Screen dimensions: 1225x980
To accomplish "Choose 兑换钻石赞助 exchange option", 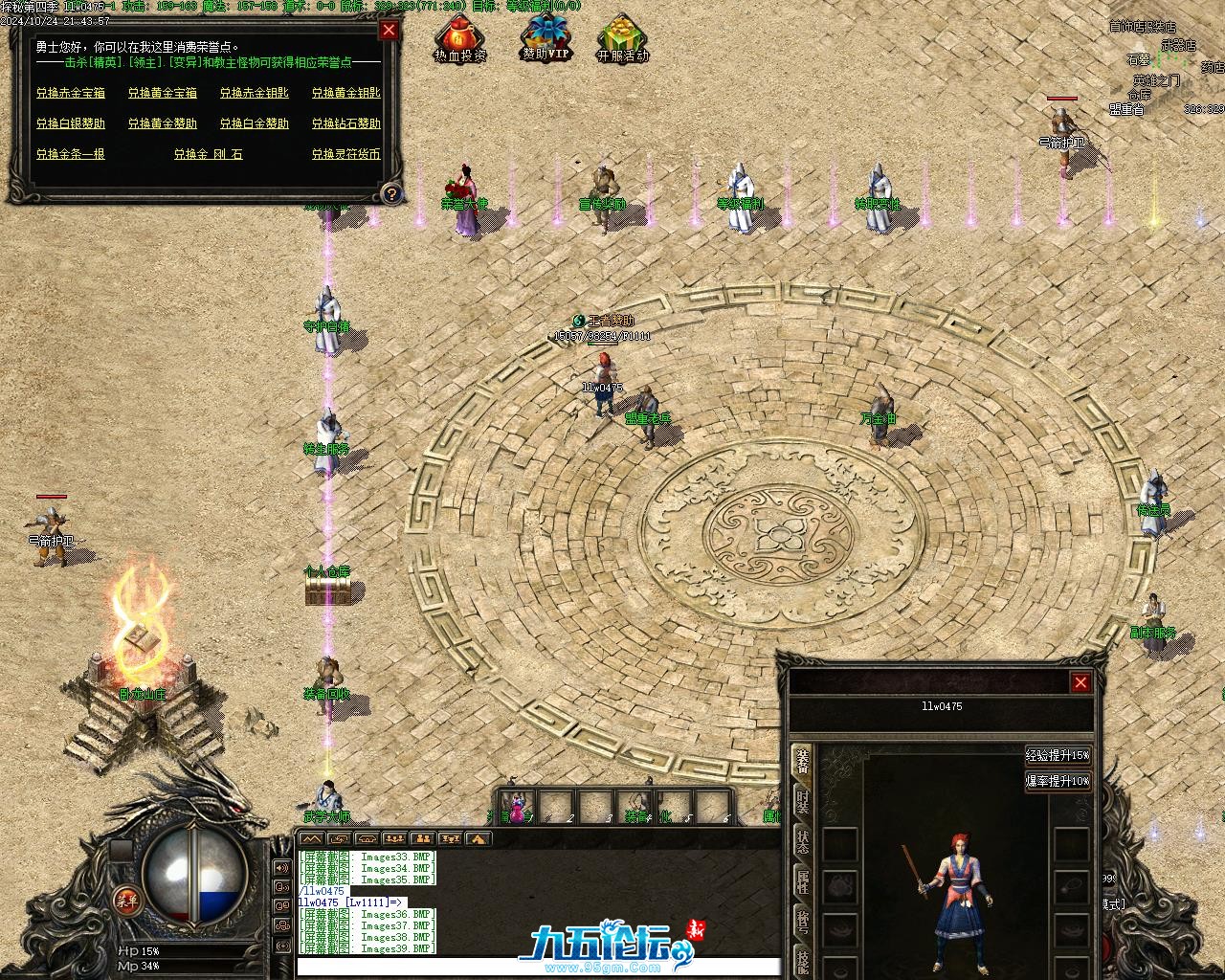I will (x=346, y=123).
